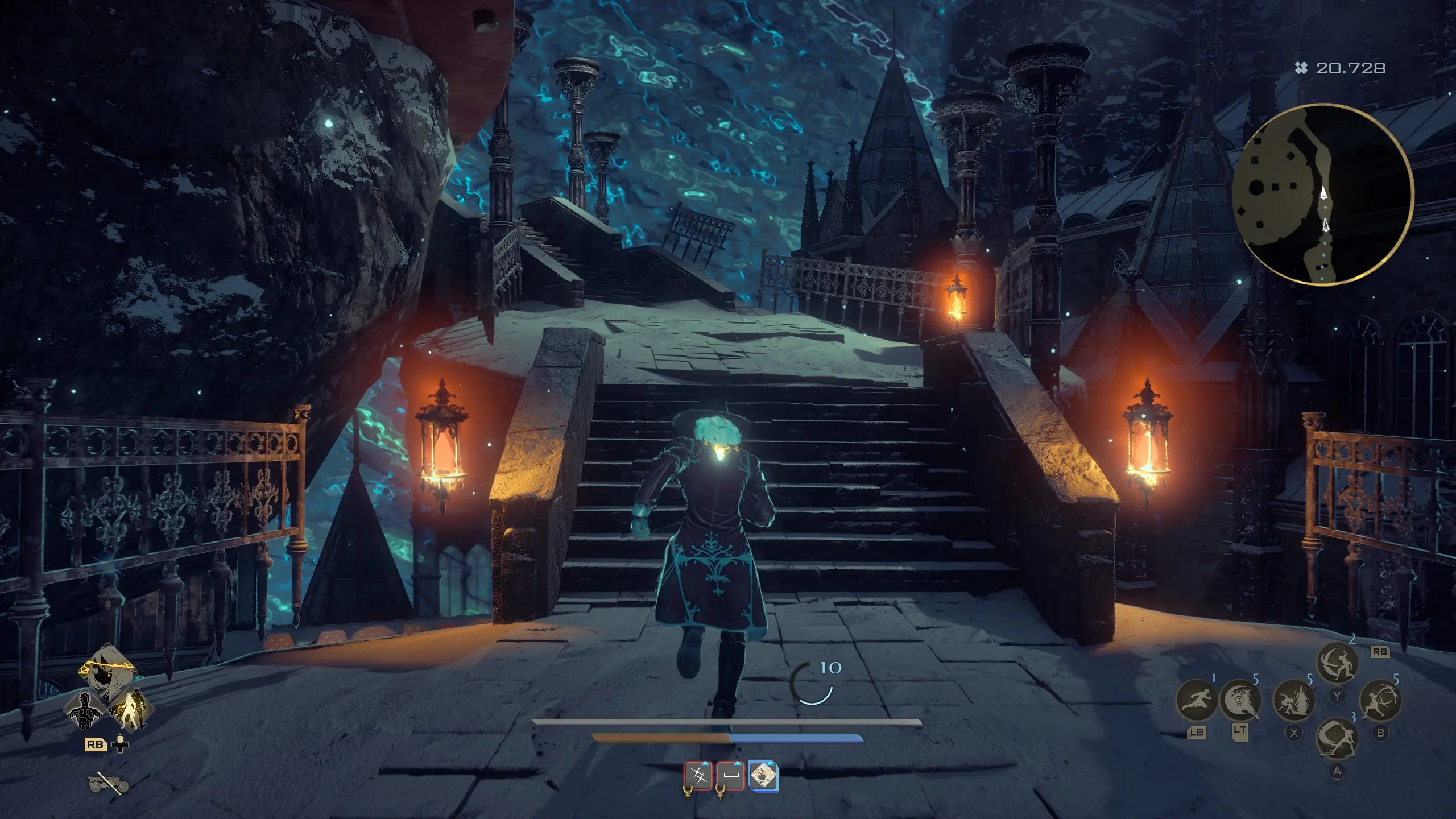Choose the blue-bordered portrait slot

(763, 775)
